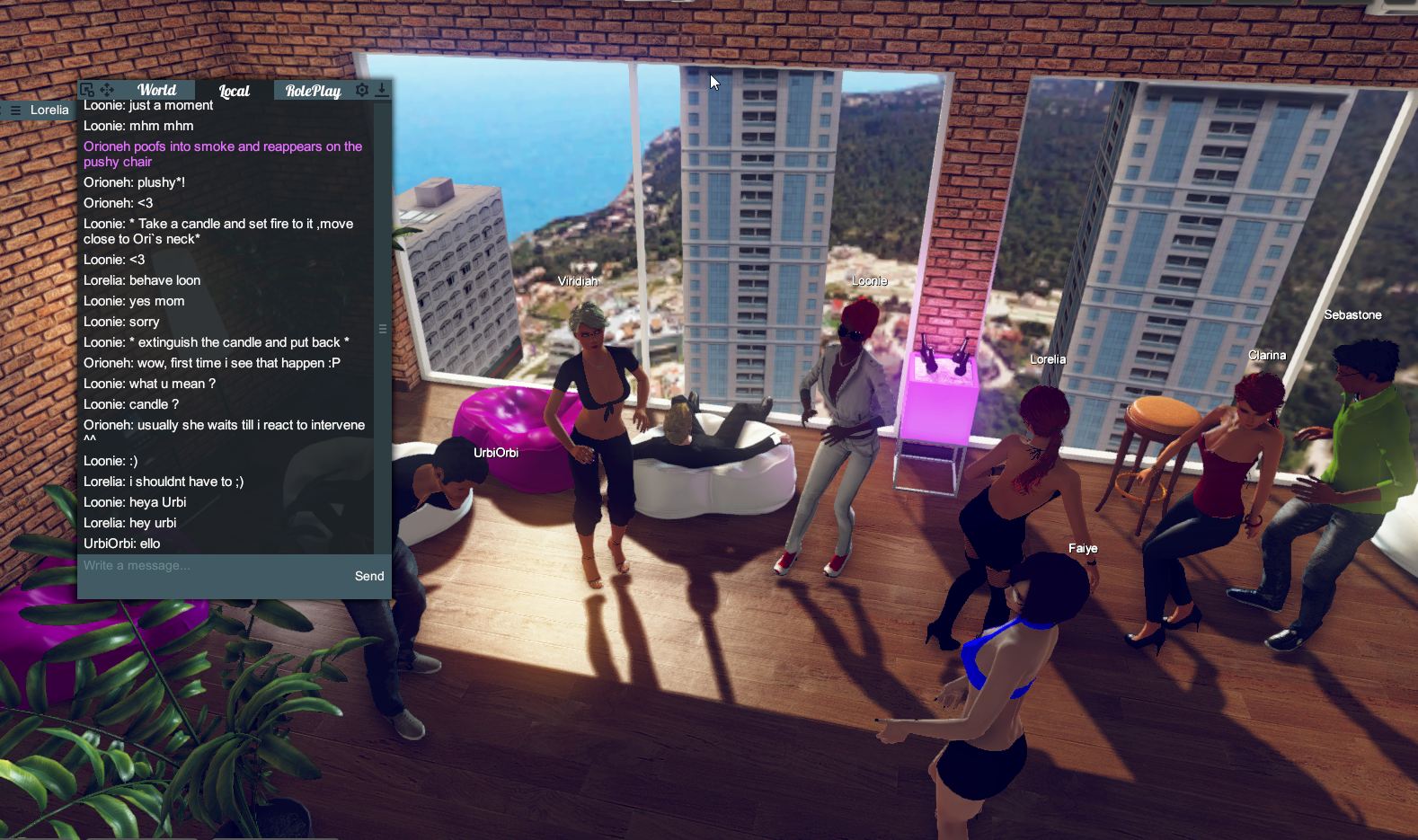Expand the Lorelia side panel tab
This screenshot has height=840, width=1418.
pos(50,109)
